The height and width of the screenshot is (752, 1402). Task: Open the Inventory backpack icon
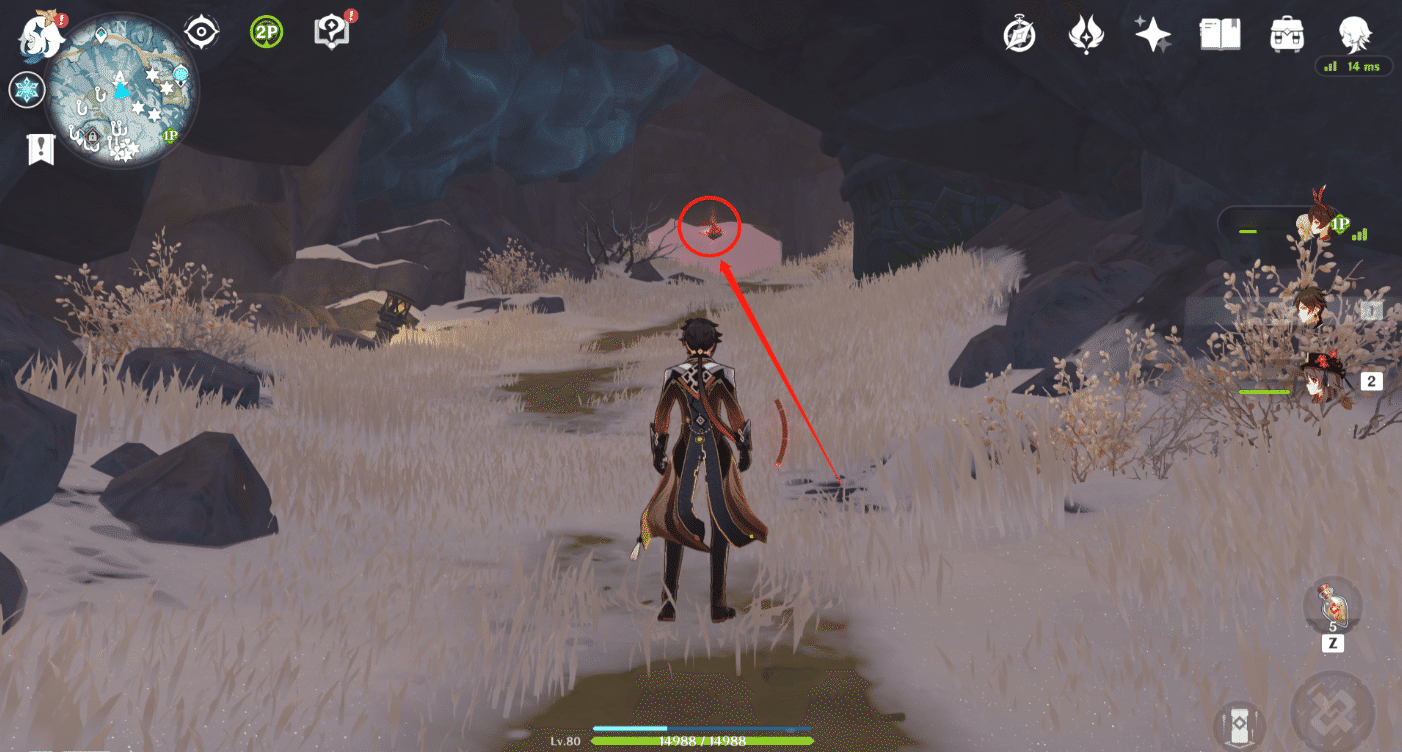click(1287, 33)
